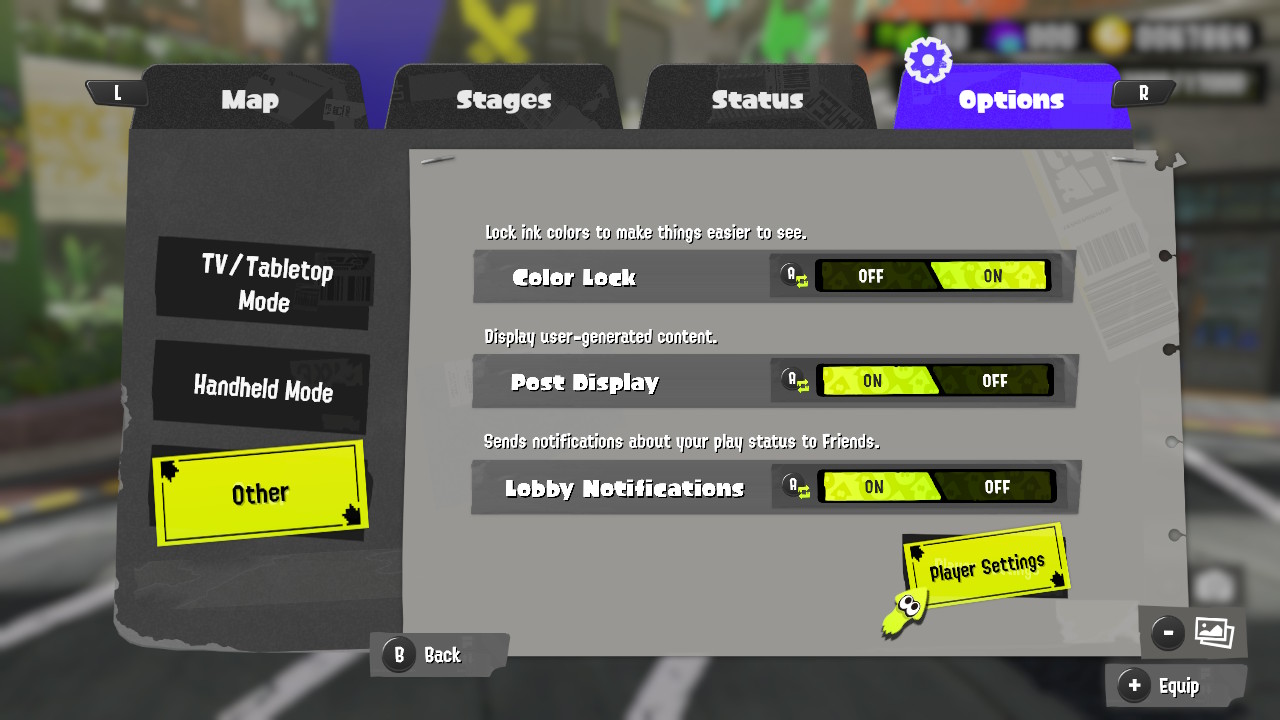Select the highlighted Other category

point(262,491)
